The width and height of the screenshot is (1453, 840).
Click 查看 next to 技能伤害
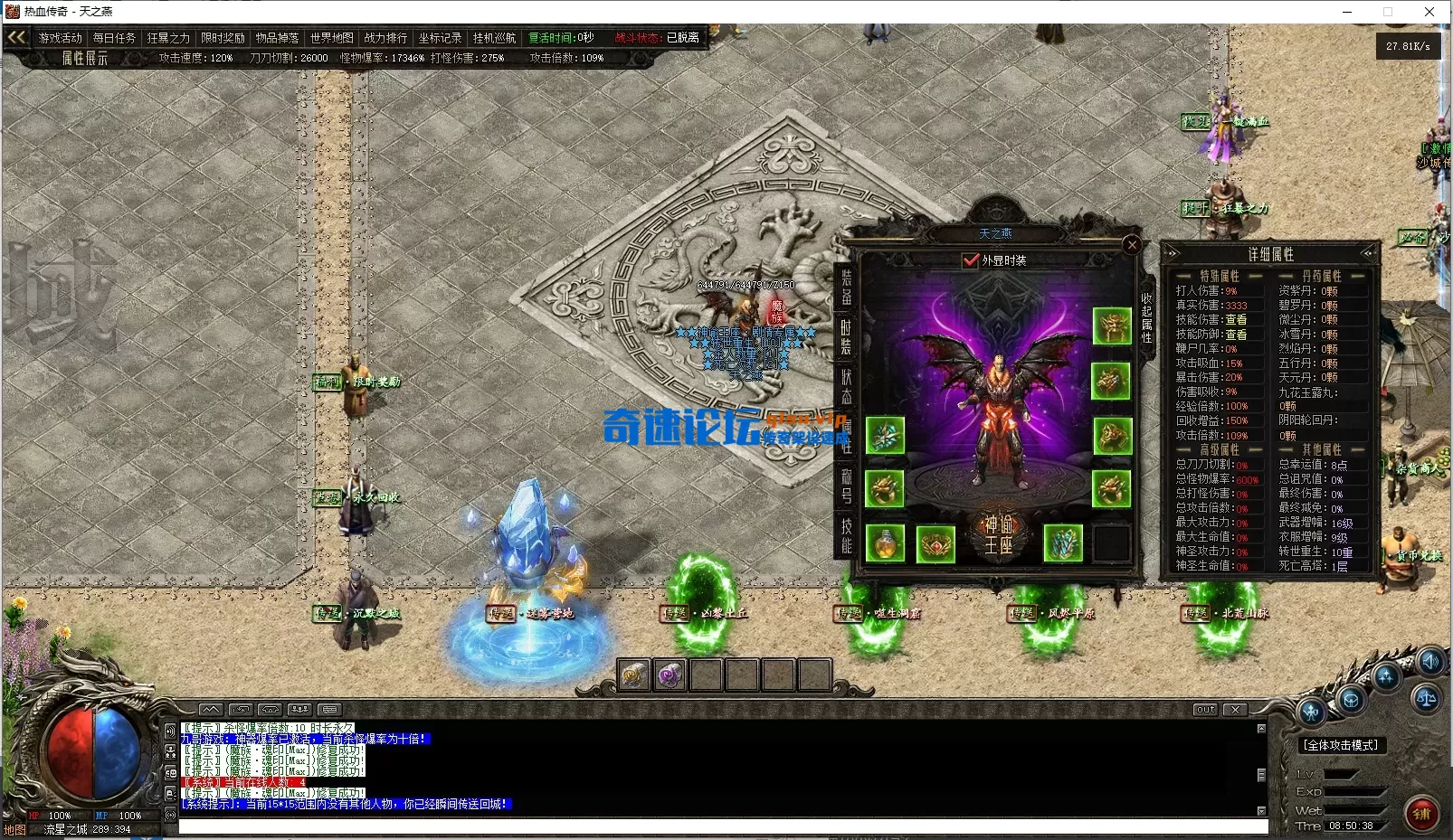click(x=1236, y=320)
